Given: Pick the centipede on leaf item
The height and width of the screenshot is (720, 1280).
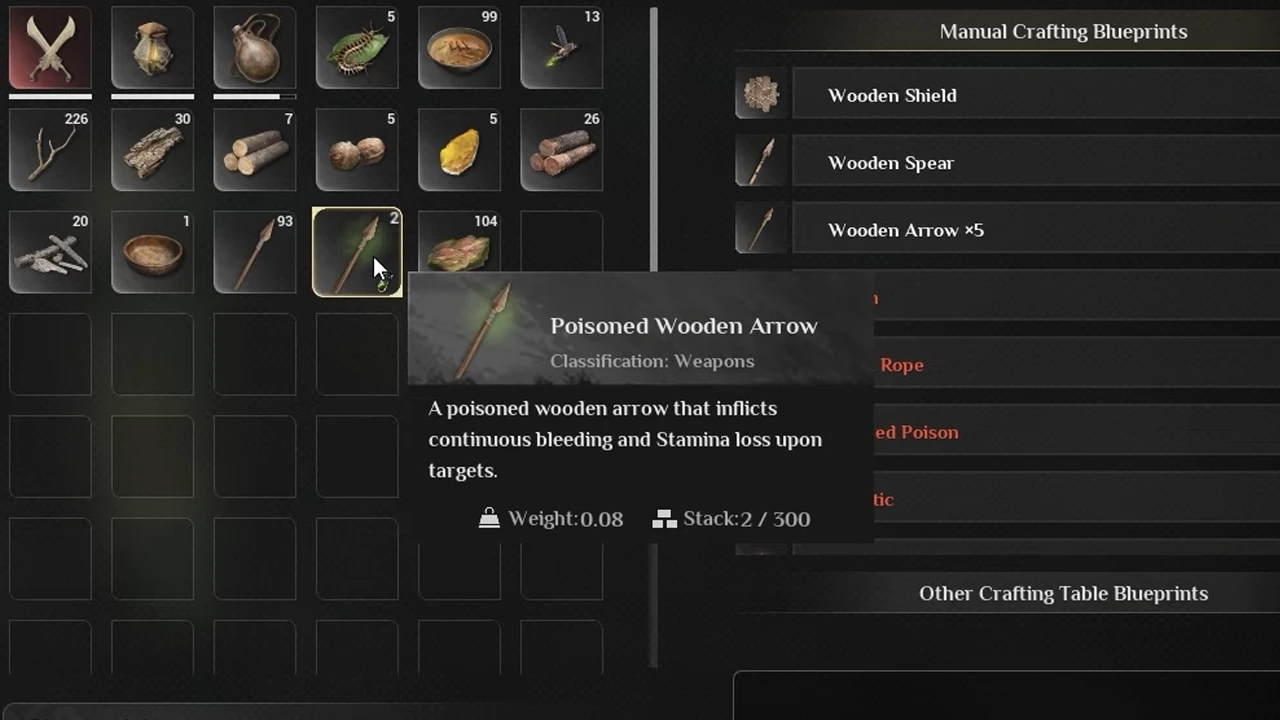Looking at the screenshot, I should (357, 48).
